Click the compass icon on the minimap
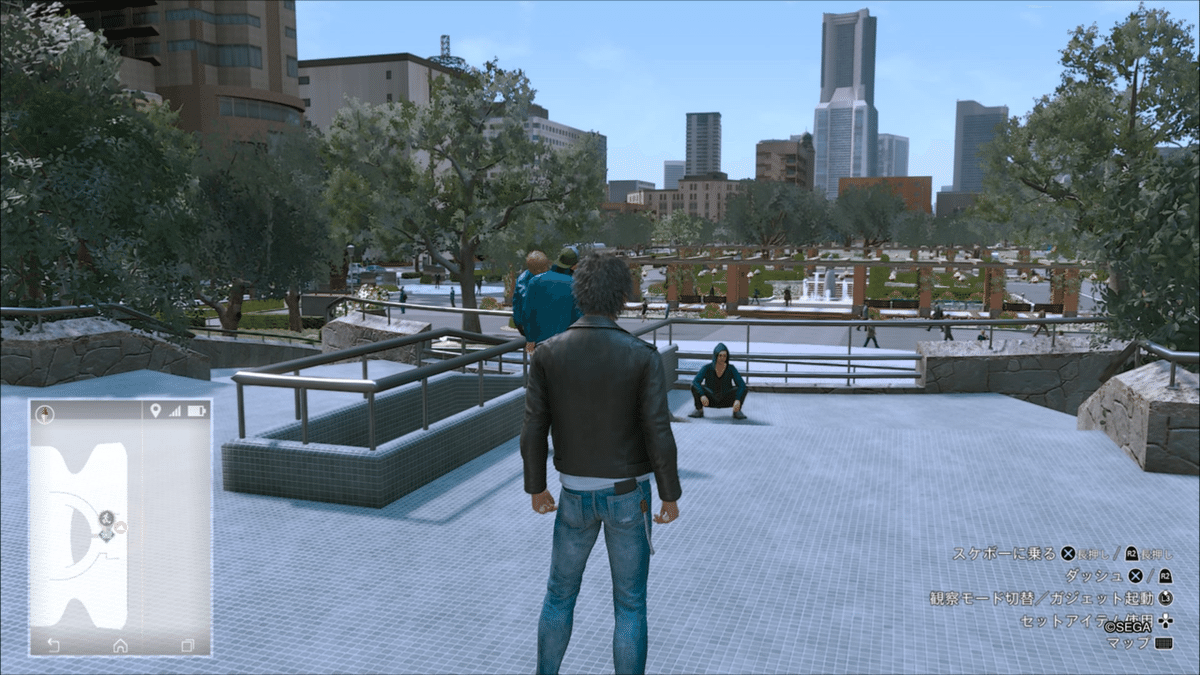The height and width of the screenshot is (675, 1200). (45, 411)
